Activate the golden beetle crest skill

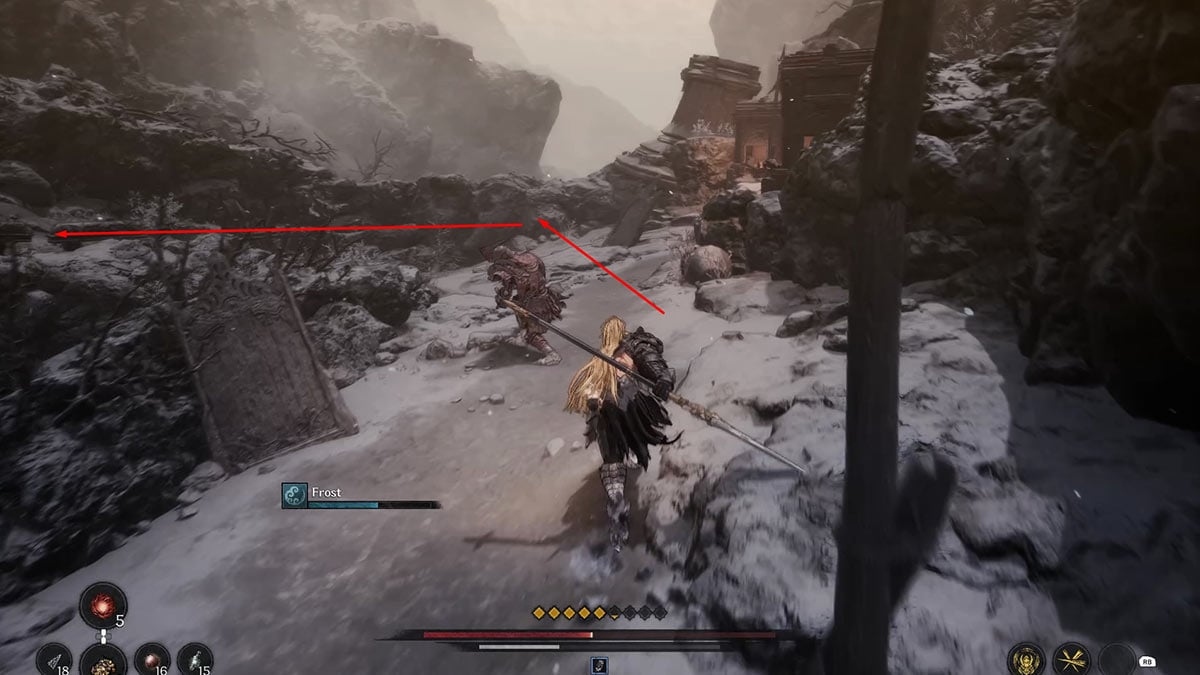click(x=1026, y=660)
